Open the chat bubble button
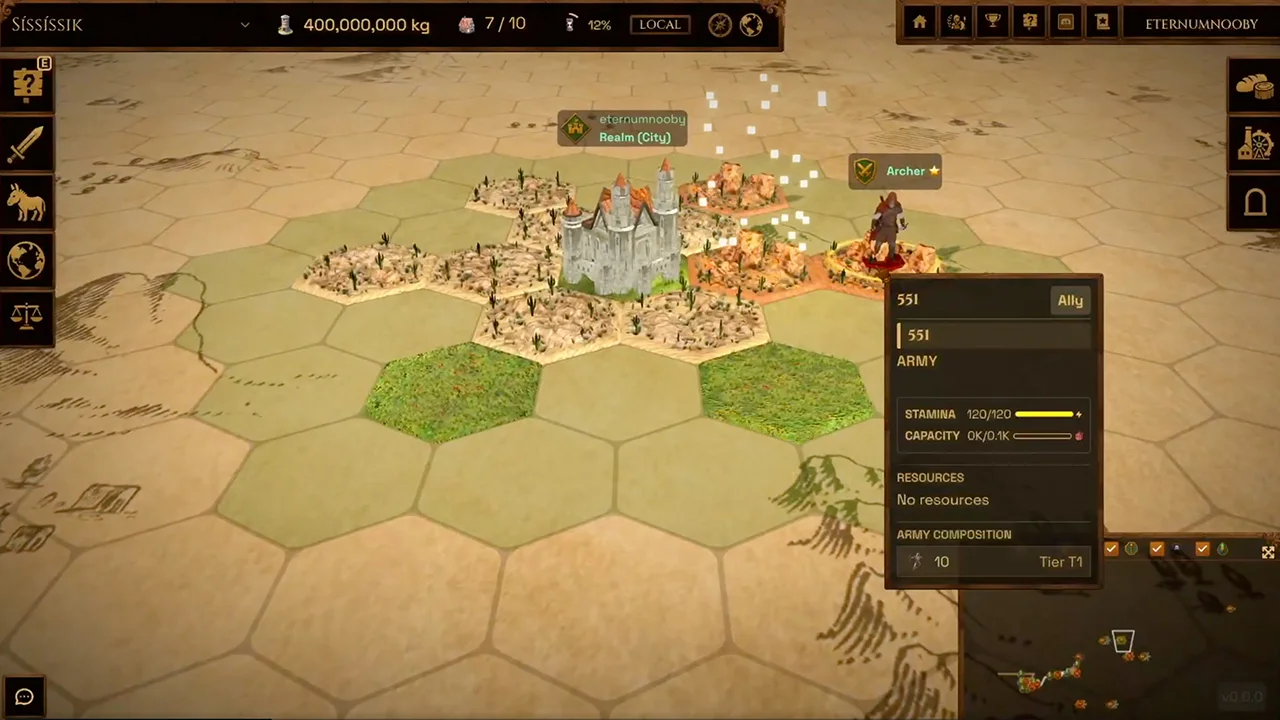Viewport: 1280px width, 720px height. point(25,697)
